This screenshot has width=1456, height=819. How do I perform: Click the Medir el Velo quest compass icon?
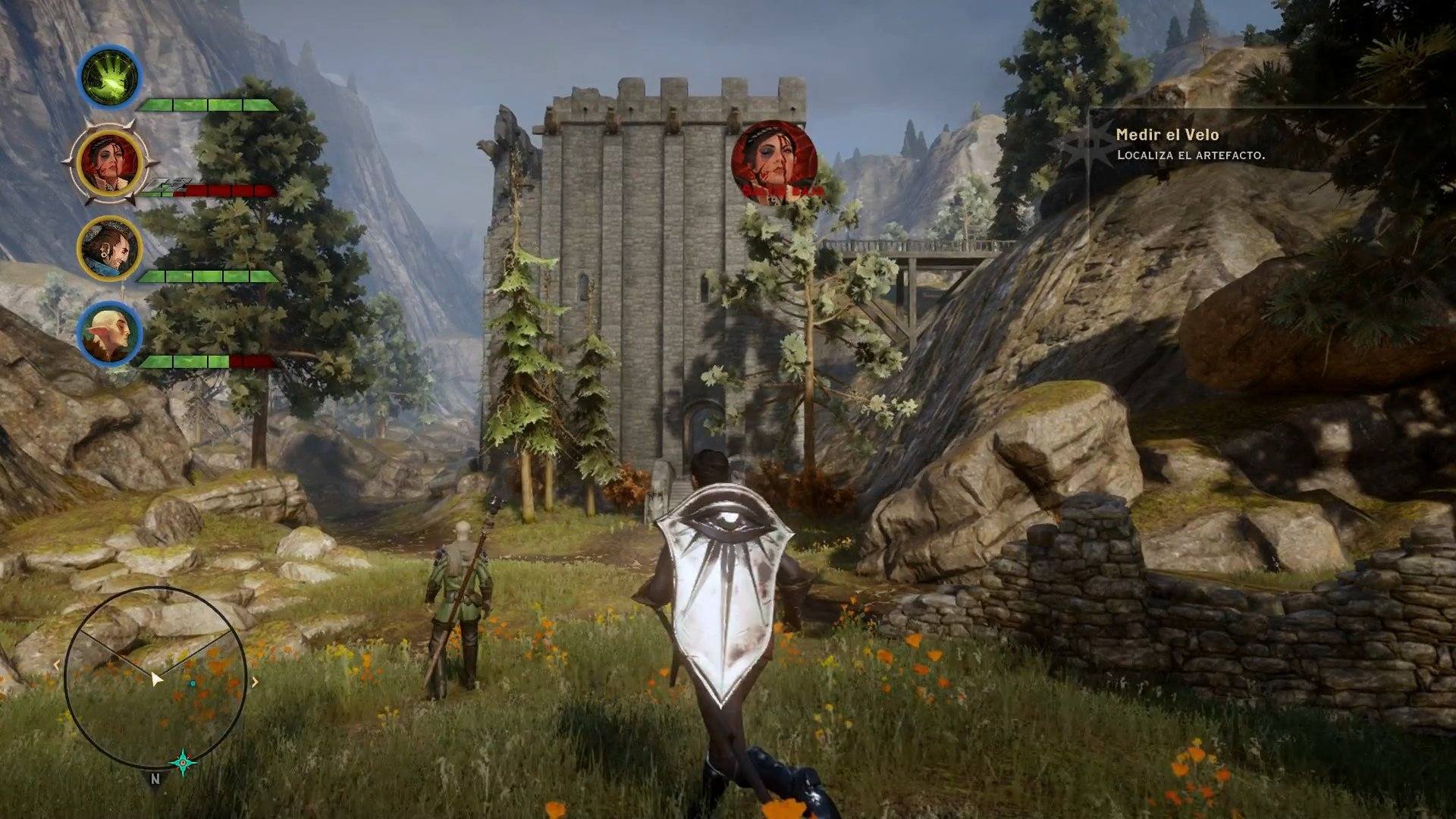[1090, 144]
